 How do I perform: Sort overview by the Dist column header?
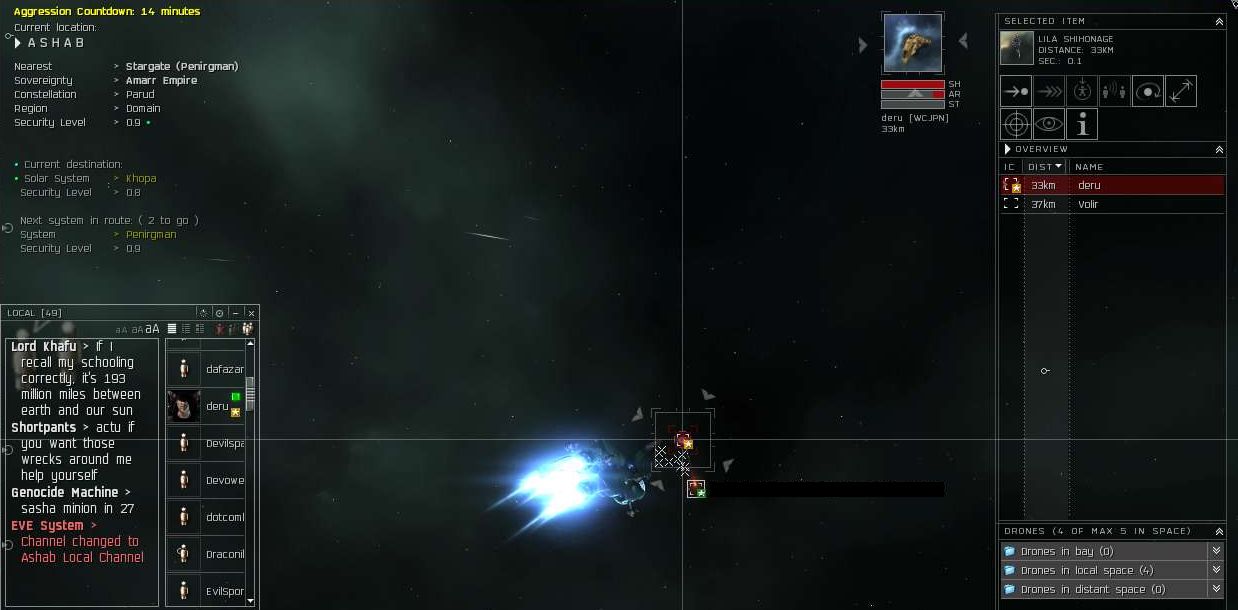click(1045, 167)
